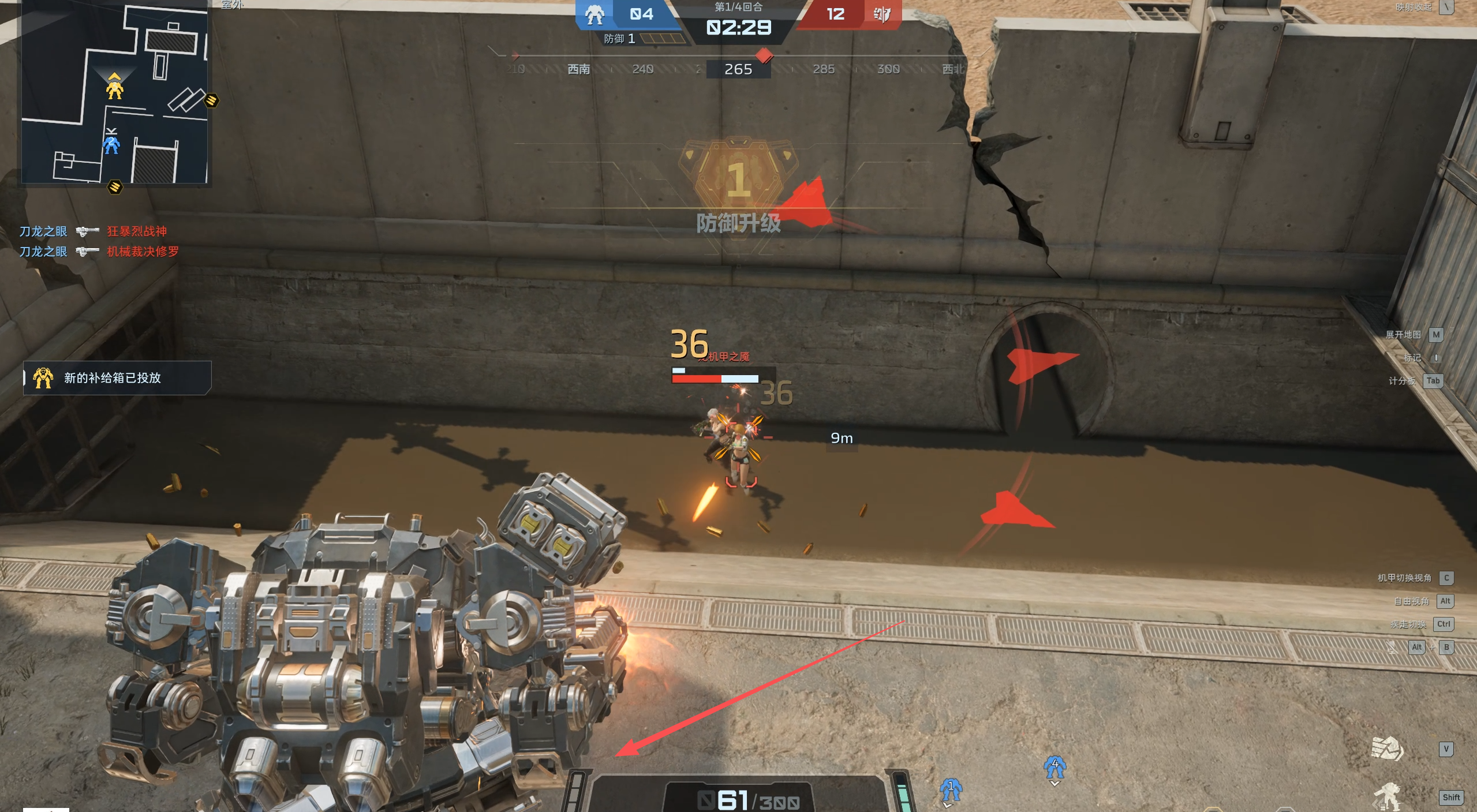Click the blue team mech score icon

pyautogui.click(x=594, y=14)
